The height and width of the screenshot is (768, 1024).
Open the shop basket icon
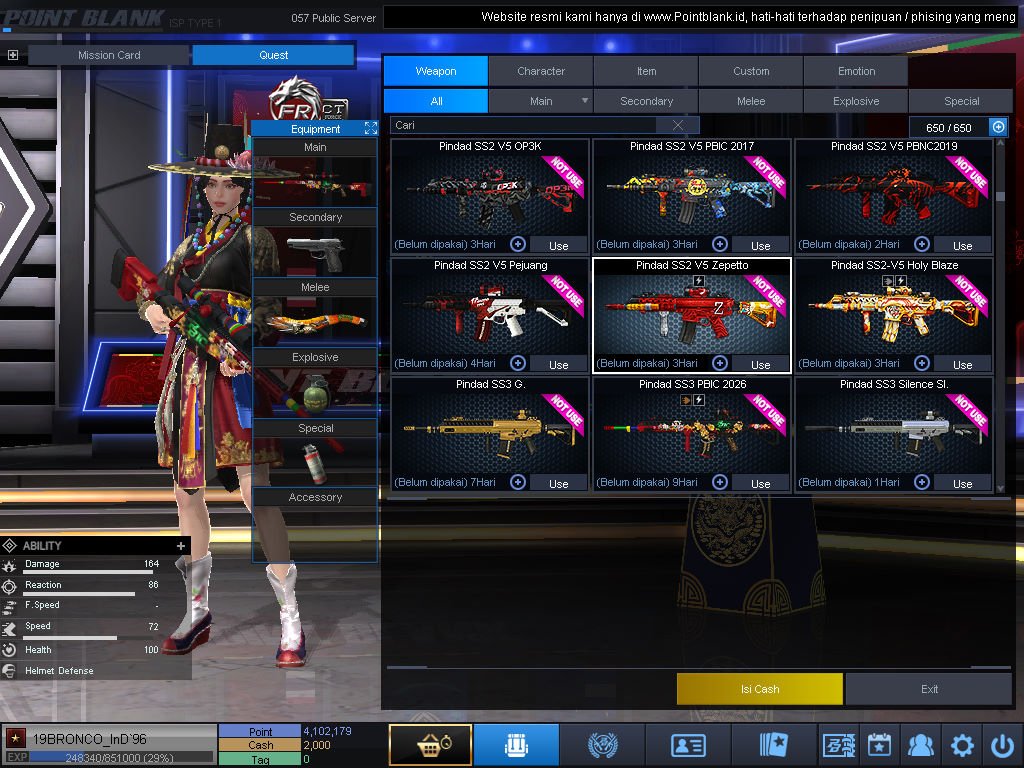(430, 745)
